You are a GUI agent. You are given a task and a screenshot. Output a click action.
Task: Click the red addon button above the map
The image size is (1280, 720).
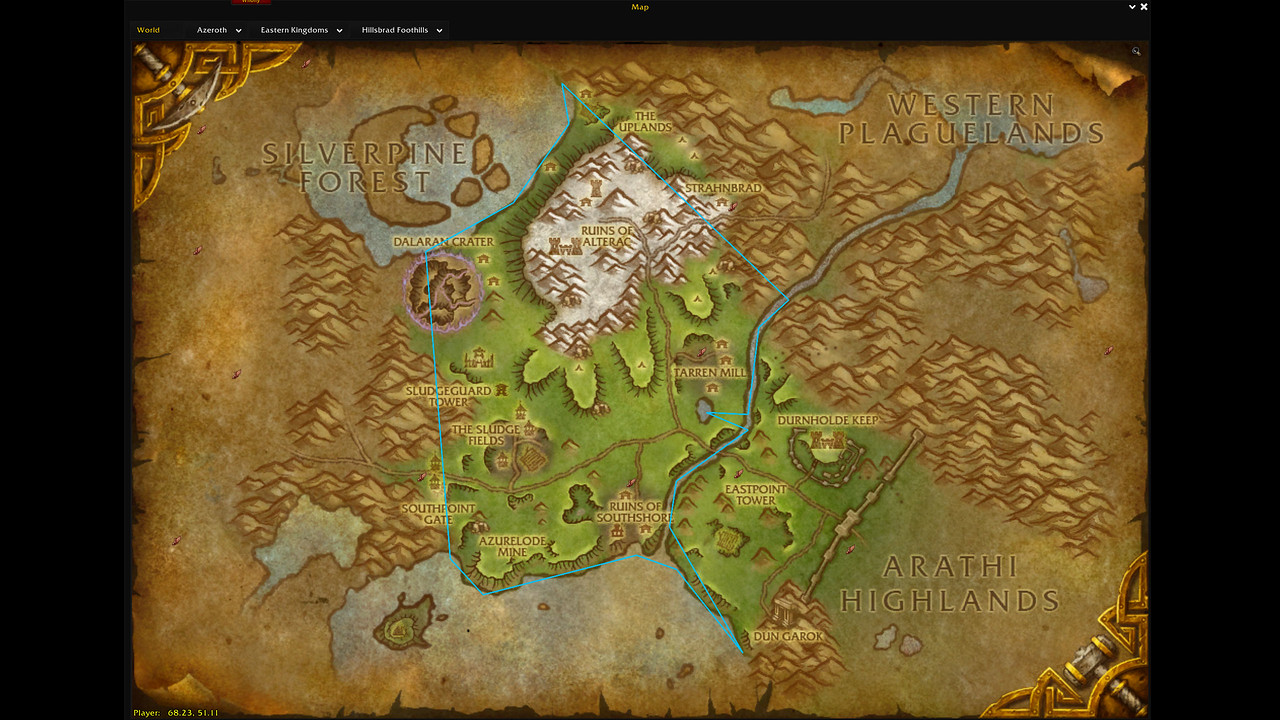(x=250, y=1)
